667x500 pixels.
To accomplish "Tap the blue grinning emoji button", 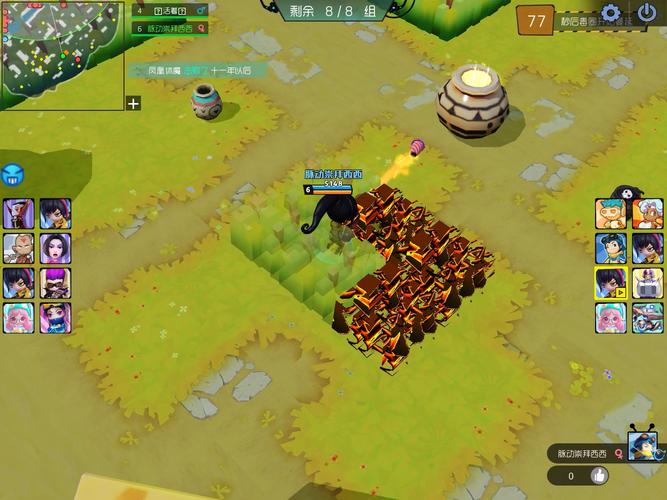I will [13, 175].
